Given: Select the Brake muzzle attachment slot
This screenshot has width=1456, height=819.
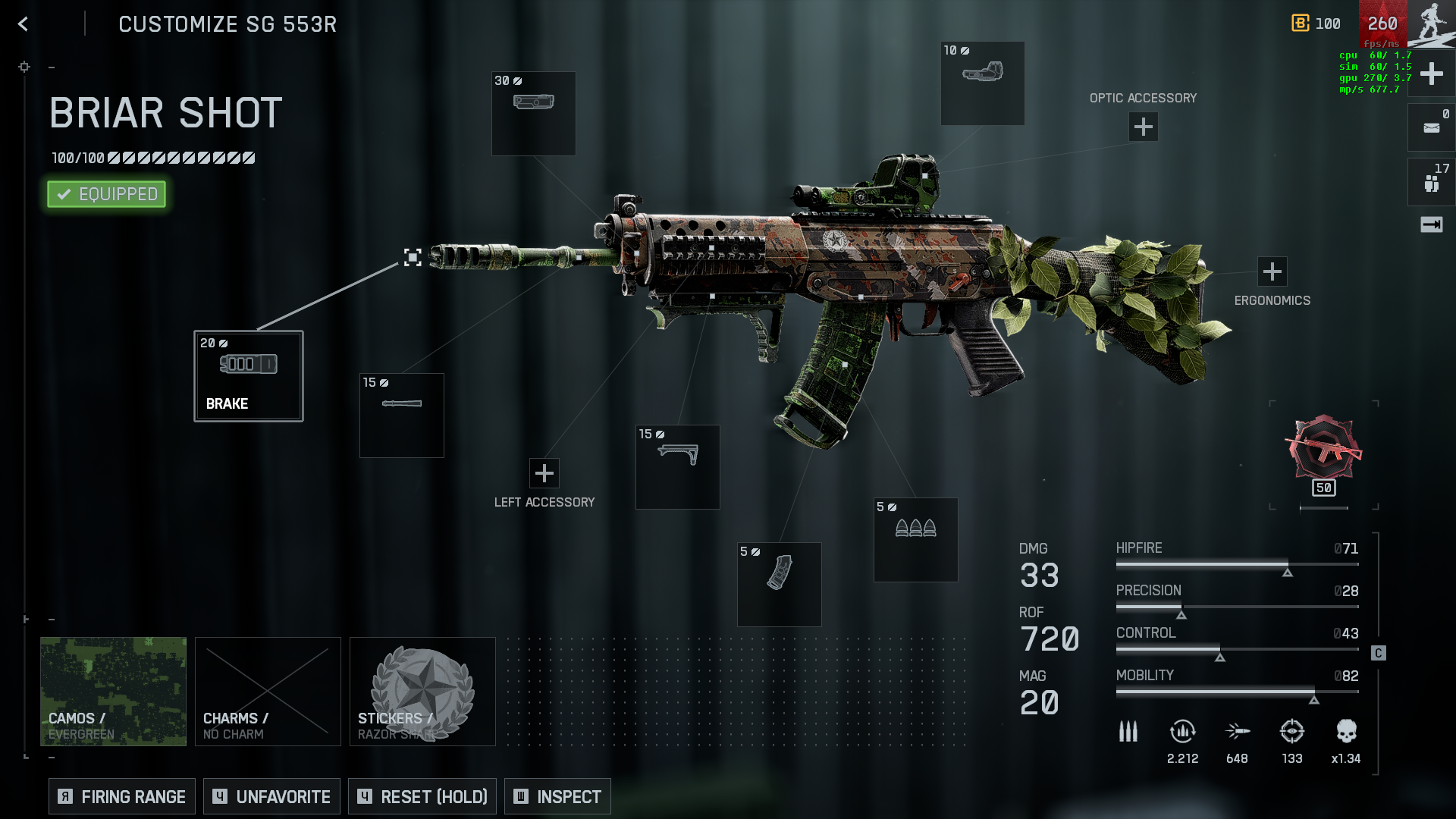Looking at the screenshot, I should (x=249, y=376).
